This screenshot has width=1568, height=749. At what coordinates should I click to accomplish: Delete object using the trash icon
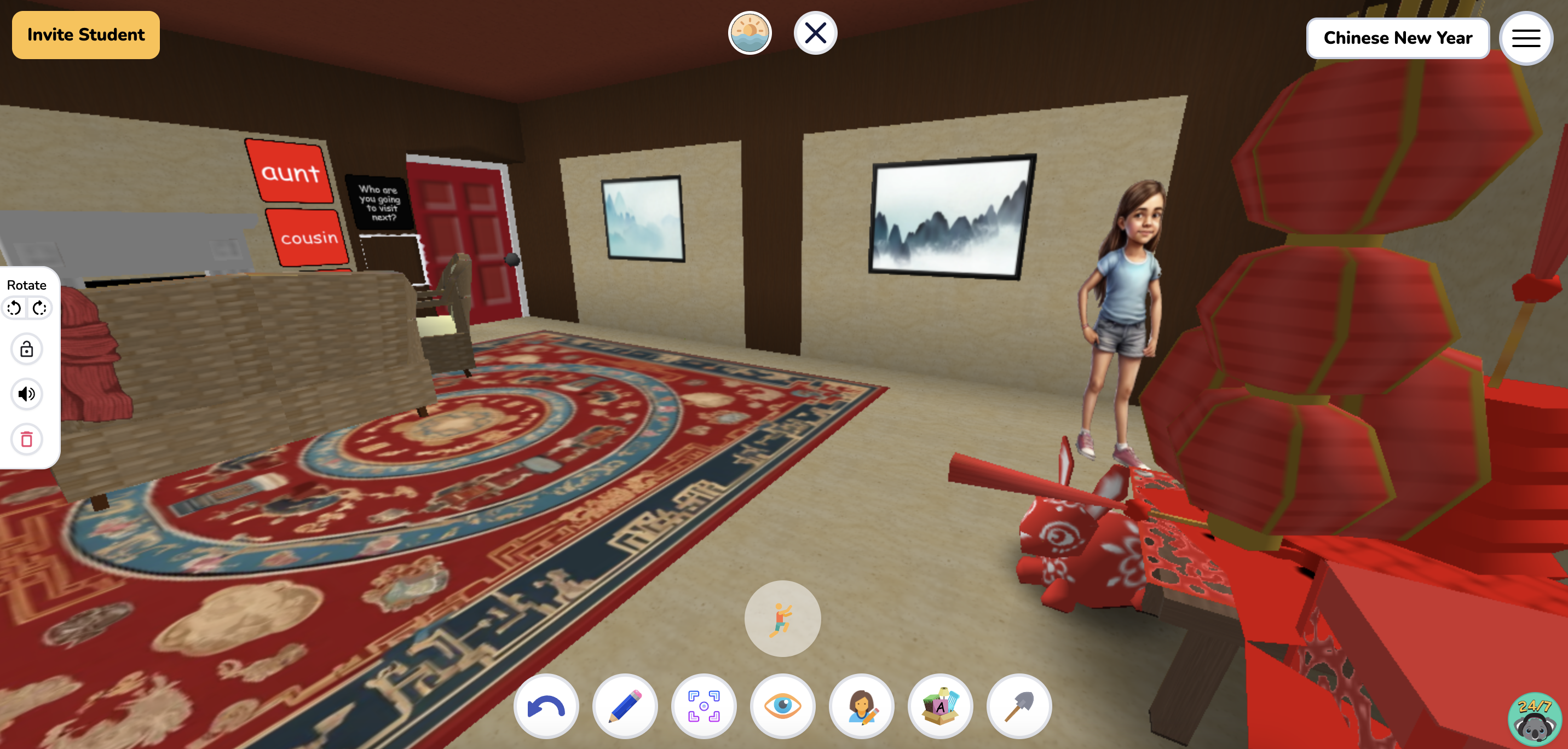pos(26,439)
